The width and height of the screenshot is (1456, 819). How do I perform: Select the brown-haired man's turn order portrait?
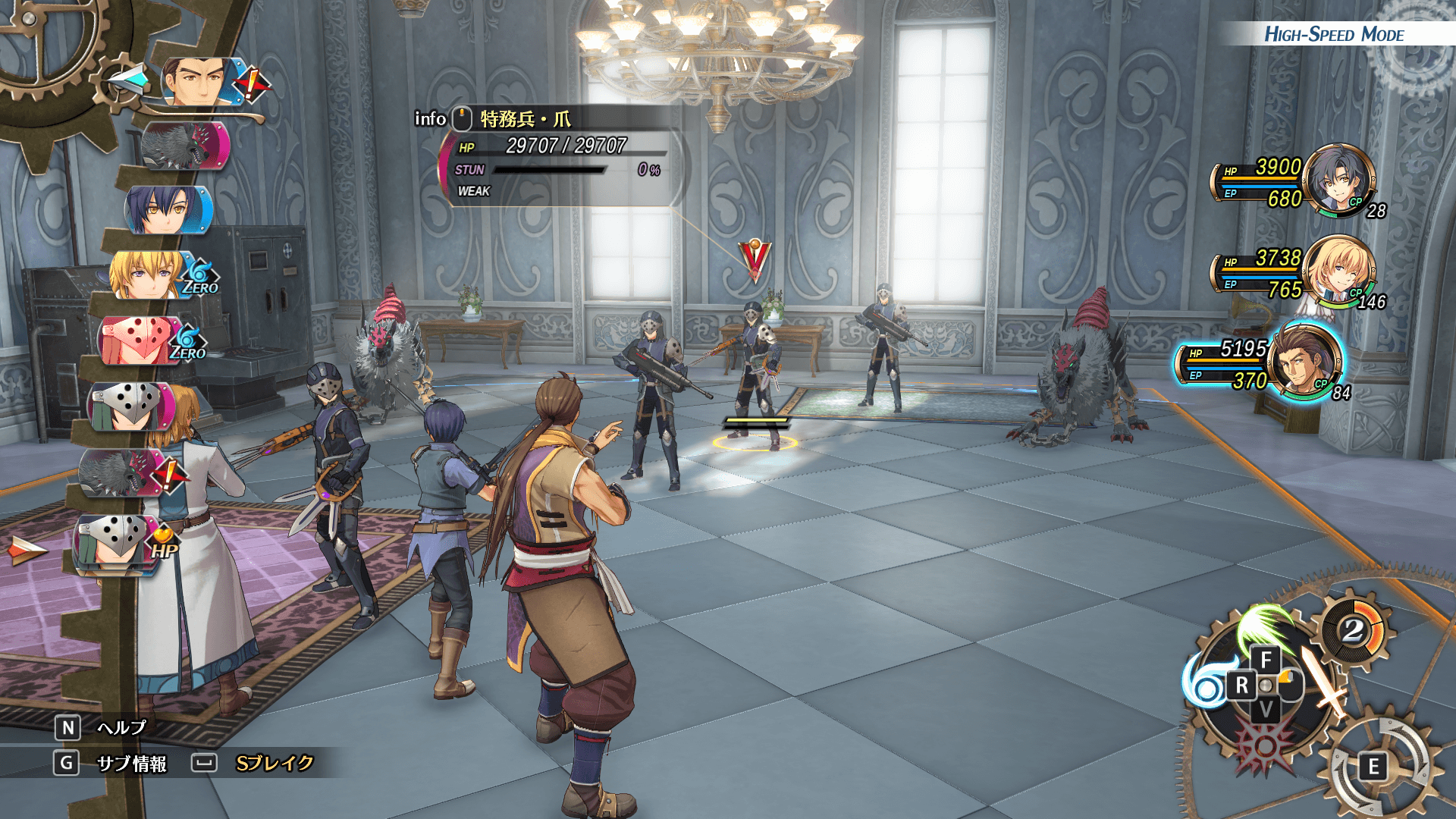tap(199, 81)
